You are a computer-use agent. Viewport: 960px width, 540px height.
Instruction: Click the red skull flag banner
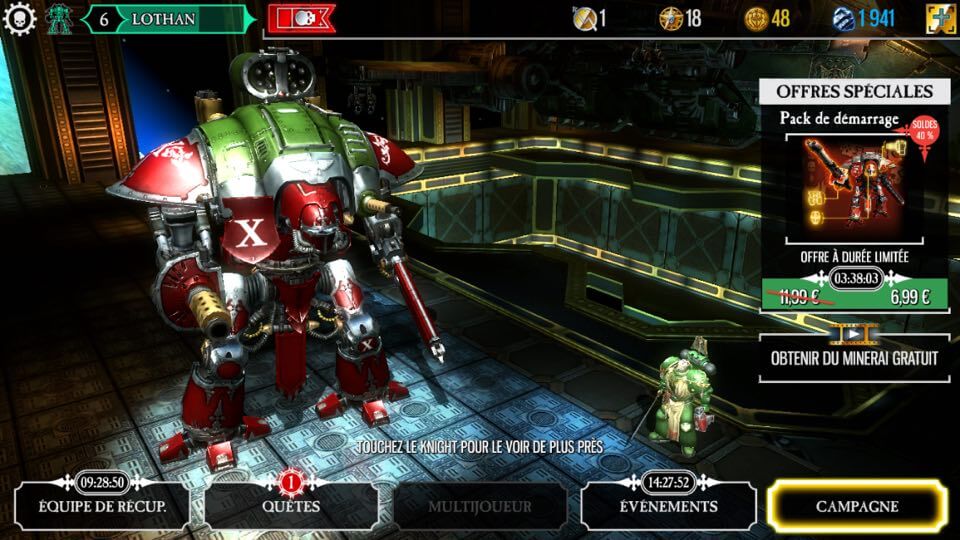coord(301,18)
